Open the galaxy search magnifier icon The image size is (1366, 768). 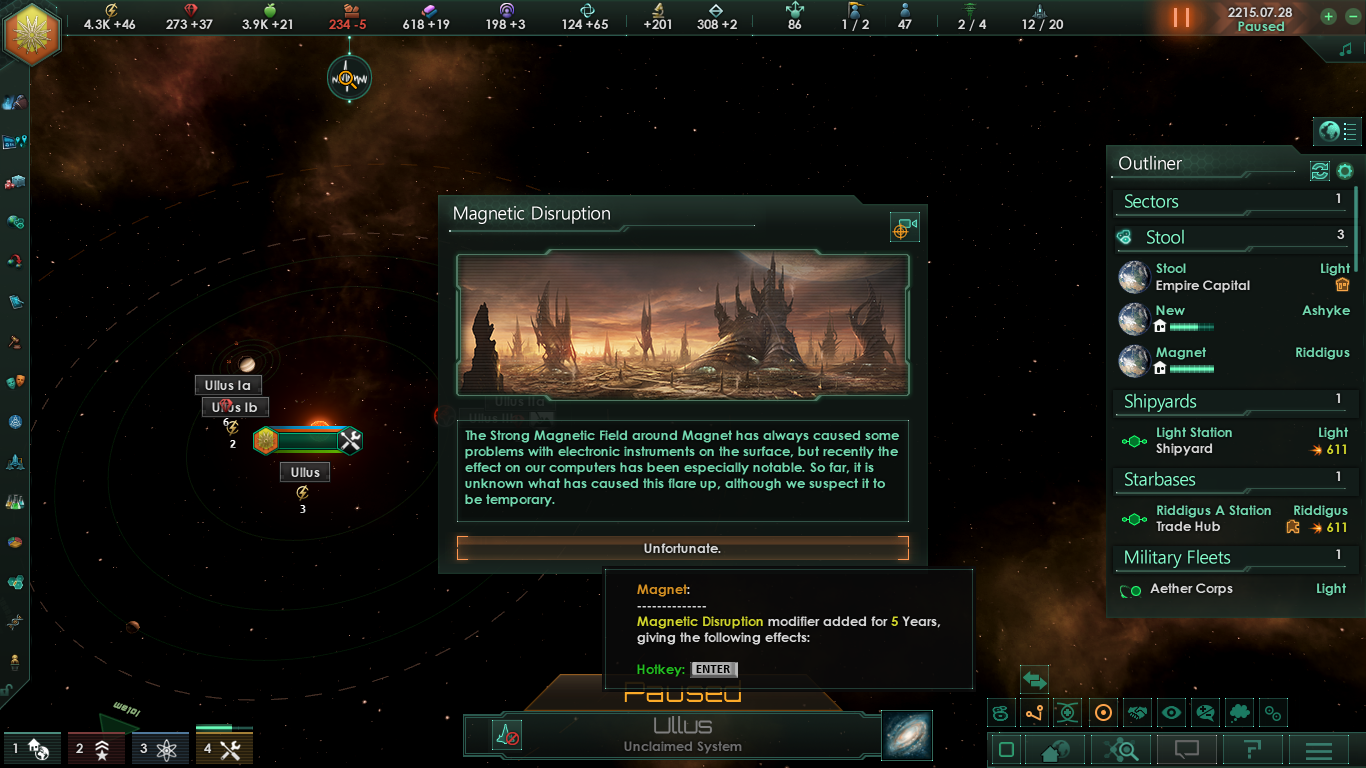click(x=1121, y=750)
